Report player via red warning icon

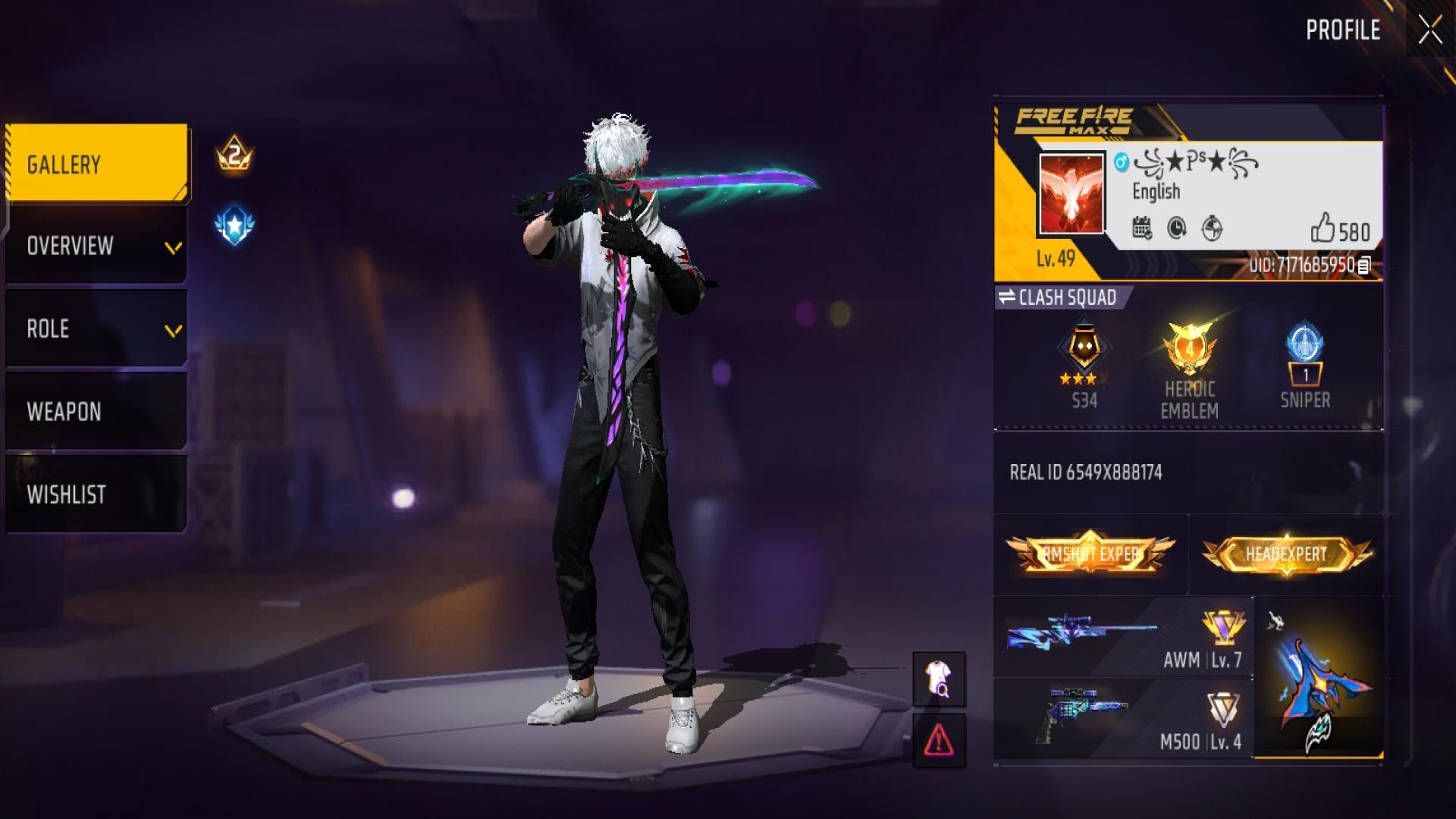939,740
